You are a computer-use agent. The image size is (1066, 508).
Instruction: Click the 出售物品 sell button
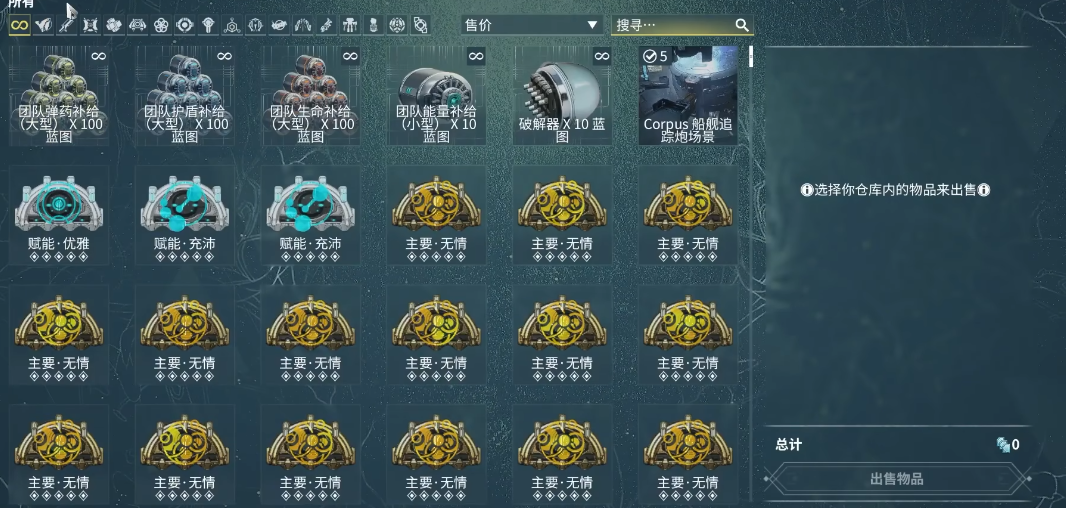(896, 479)
